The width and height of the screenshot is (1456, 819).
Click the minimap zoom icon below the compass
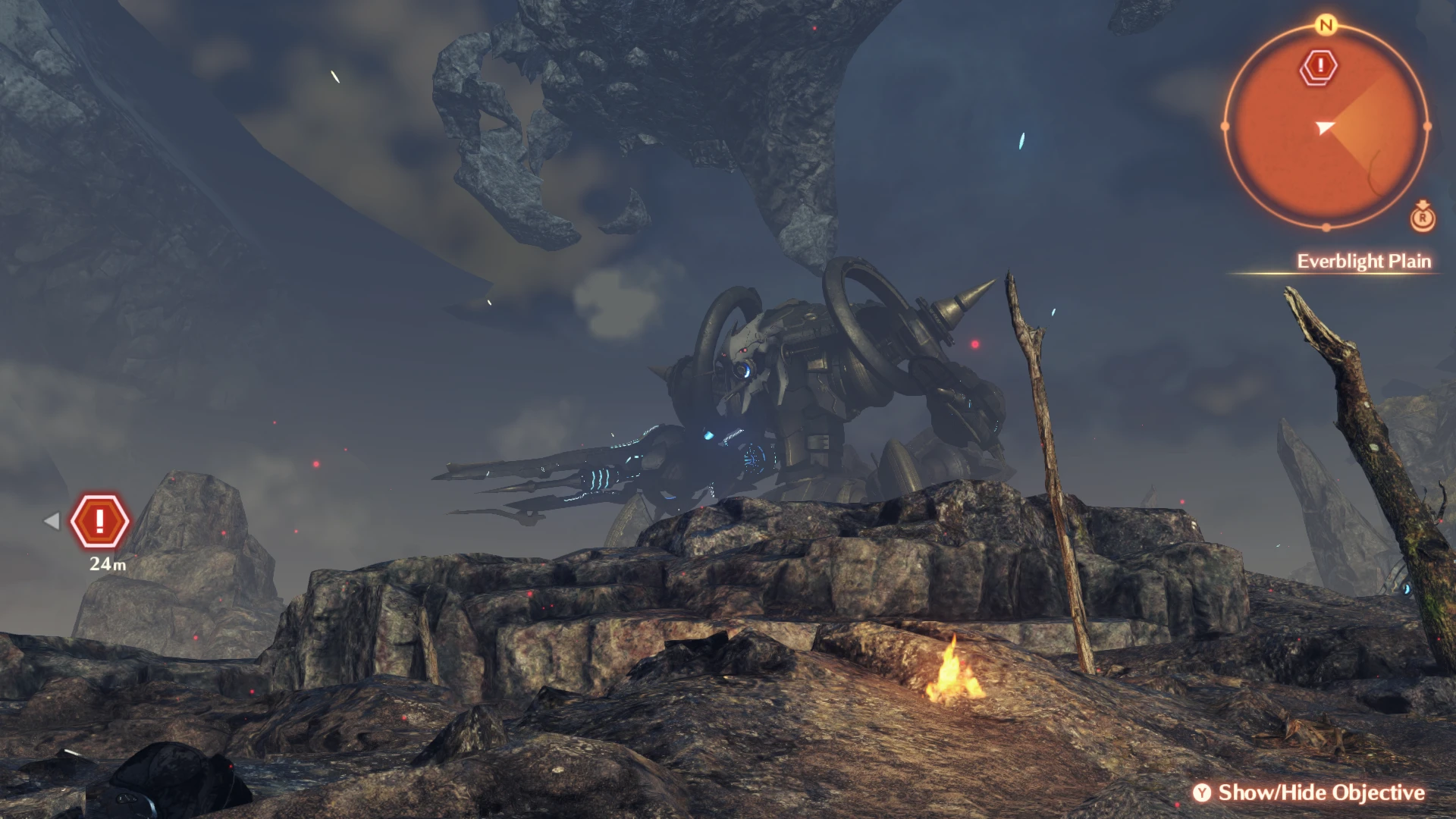coord(1423,218)
